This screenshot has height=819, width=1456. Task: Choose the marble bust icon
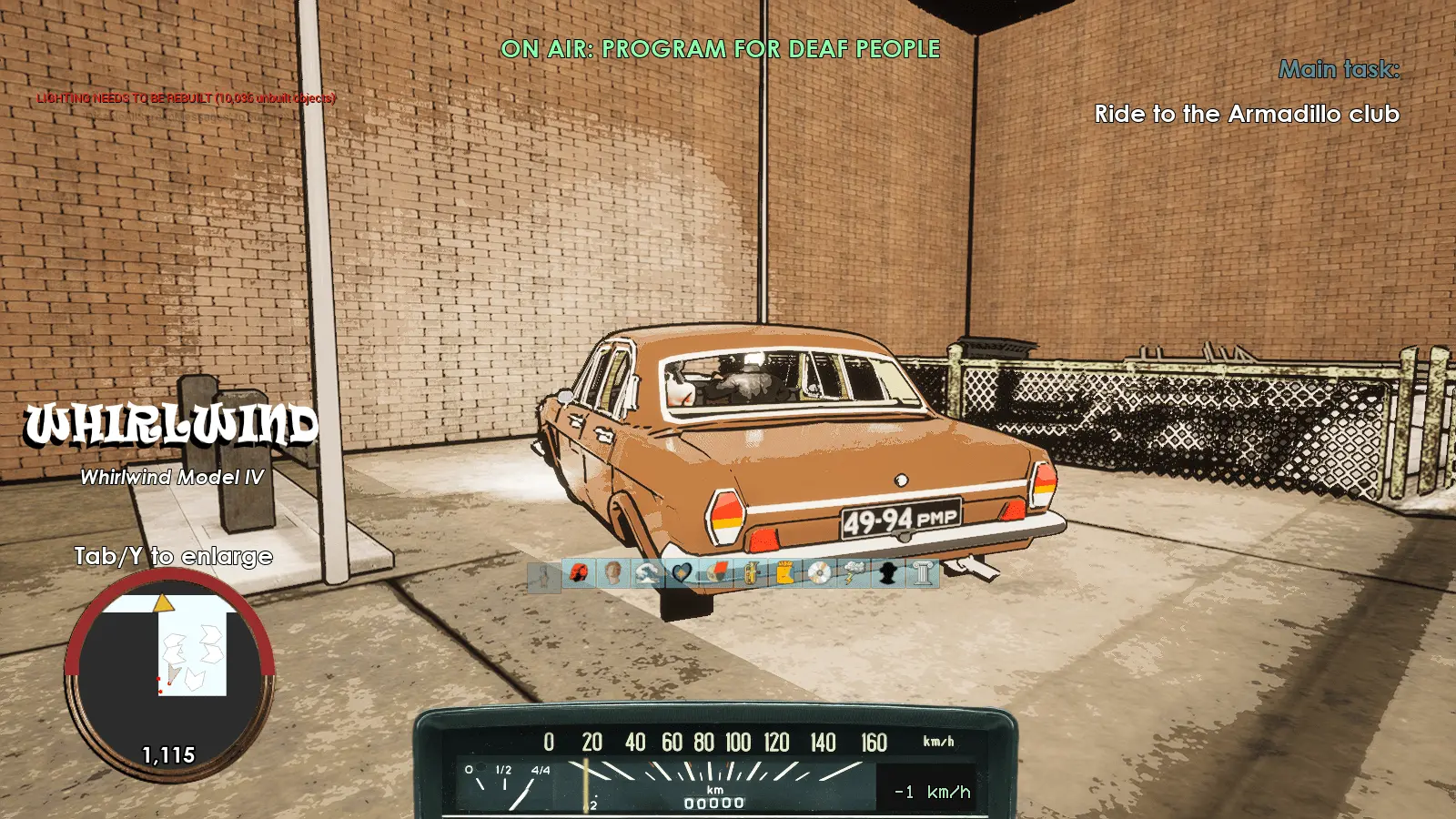612,573
